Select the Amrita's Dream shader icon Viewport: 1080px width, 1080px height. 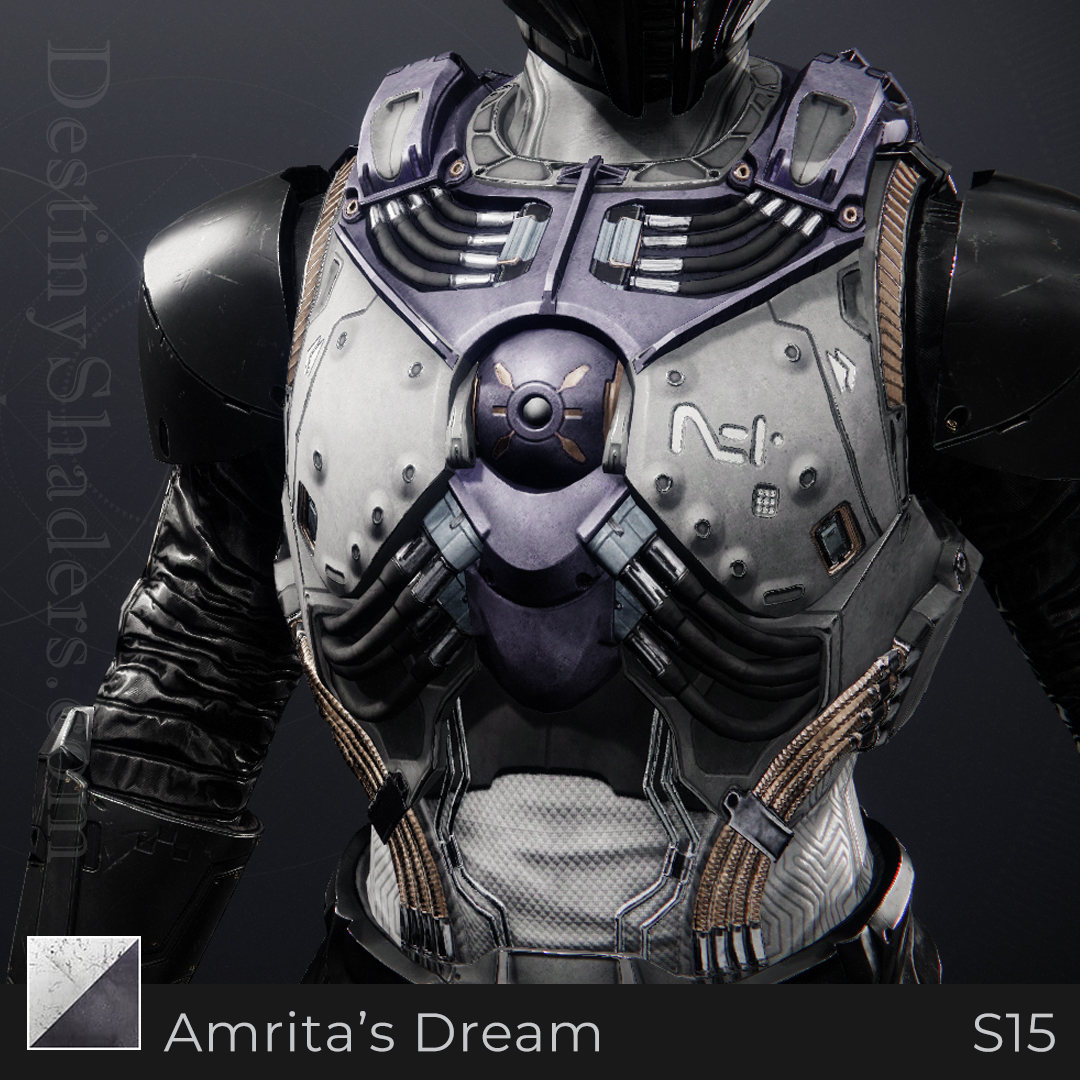85,993
